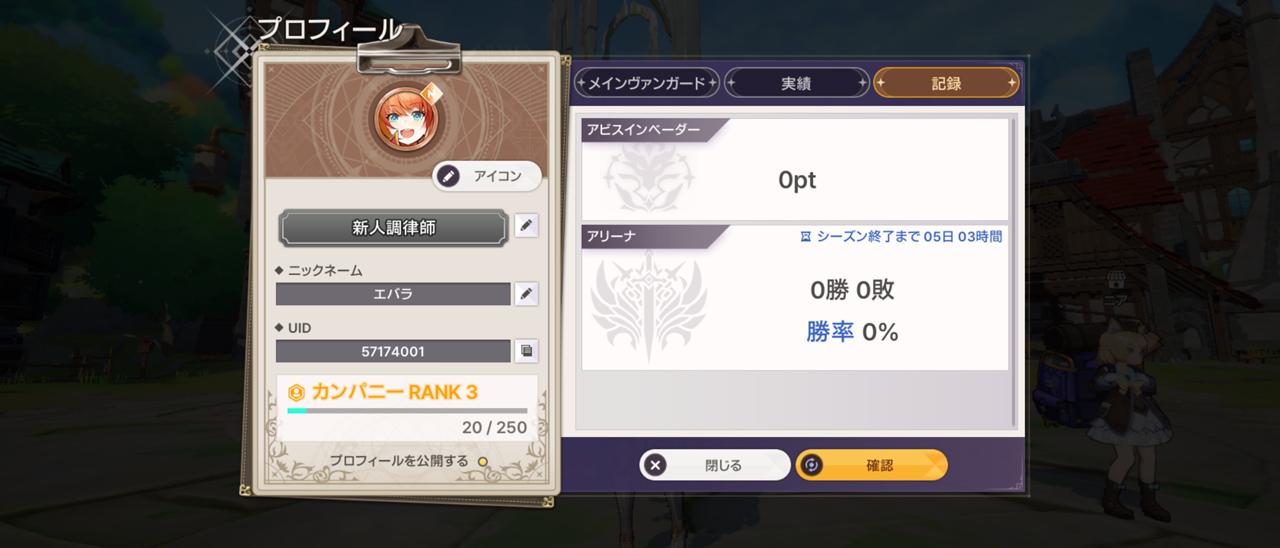The width and height of the screenshot is (1280, 548).
Task: Confirm with the 確認 button
Action: [871, 465]
